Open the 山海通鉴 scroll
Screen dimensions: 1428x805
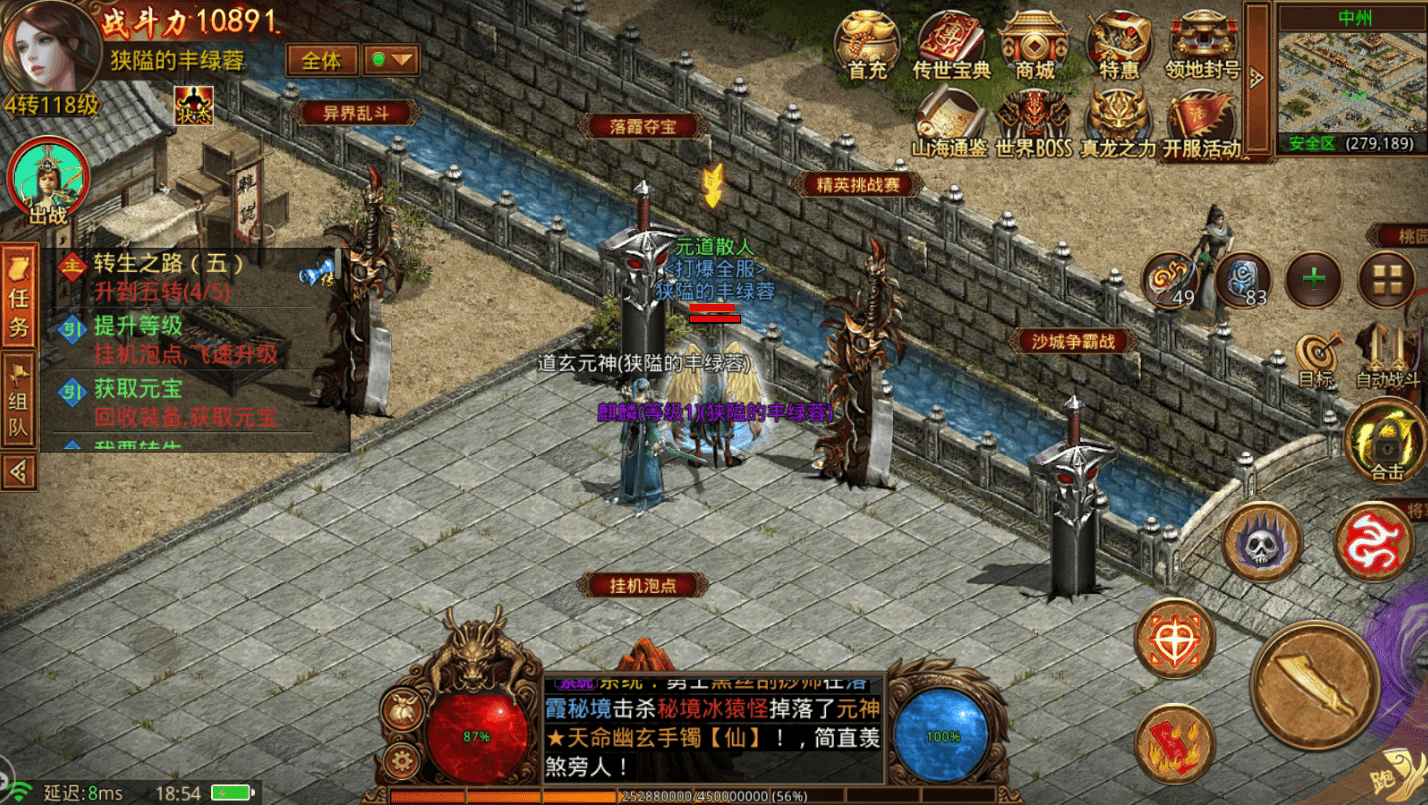tap(950, 122)
